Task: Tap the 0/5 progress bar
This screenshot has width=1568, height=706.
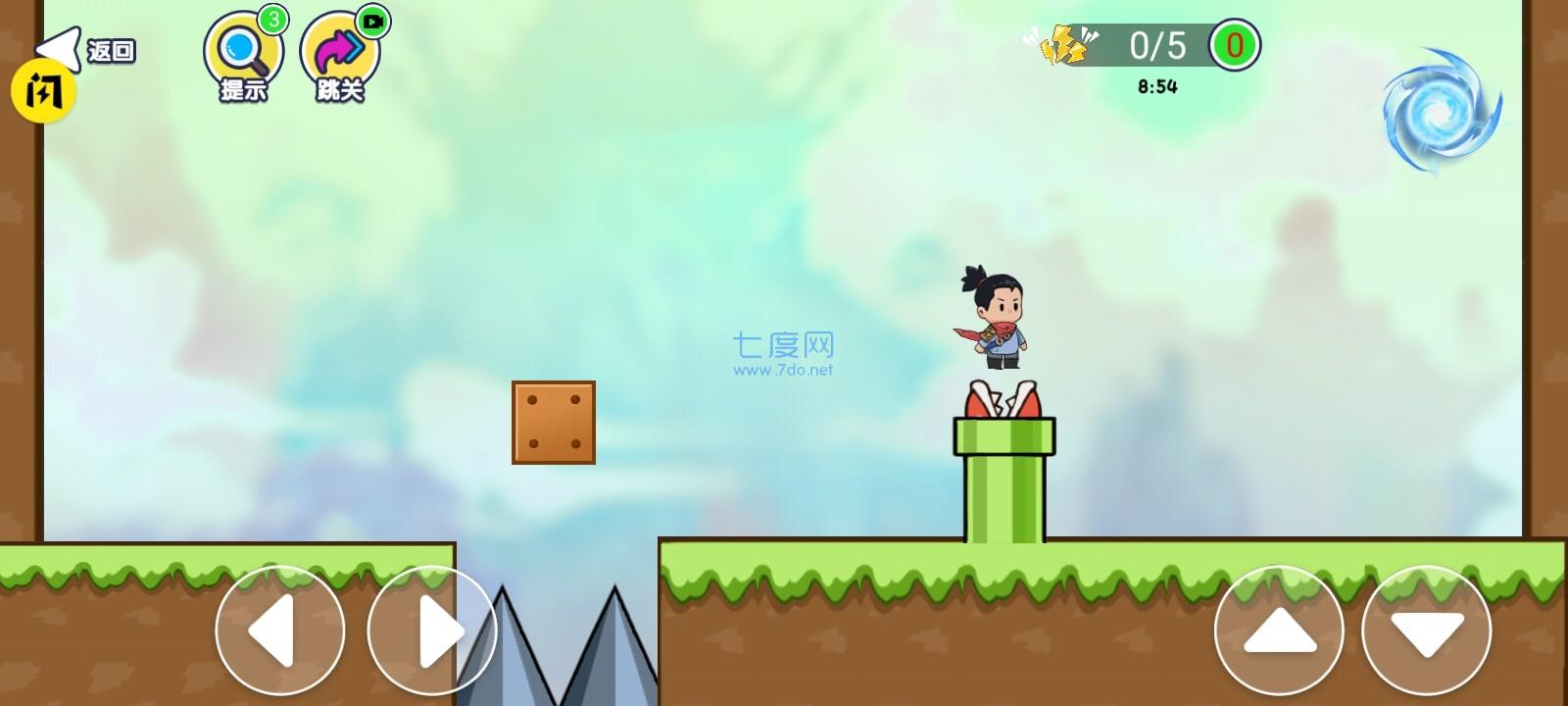Action: 1156,43
